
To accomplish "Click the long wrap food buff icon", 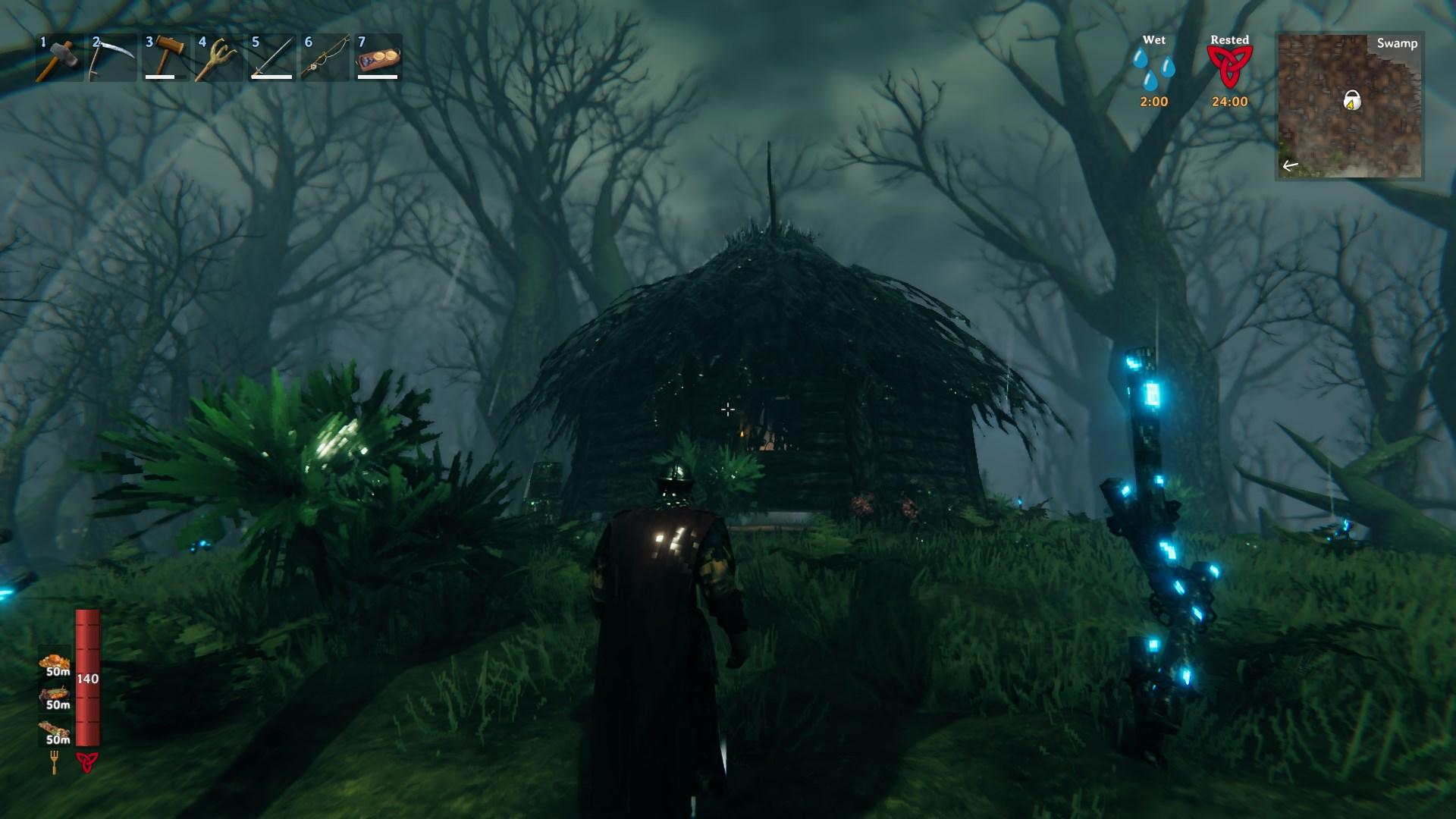I will tap(56, 730).
